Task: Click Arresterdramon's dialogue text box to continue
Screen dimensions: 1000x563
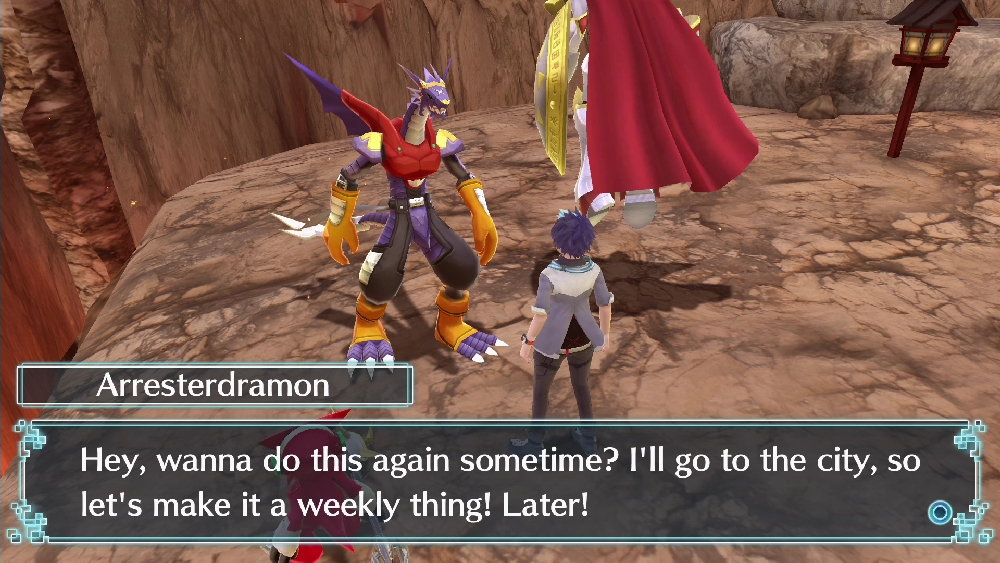Action: click(500, 482)
